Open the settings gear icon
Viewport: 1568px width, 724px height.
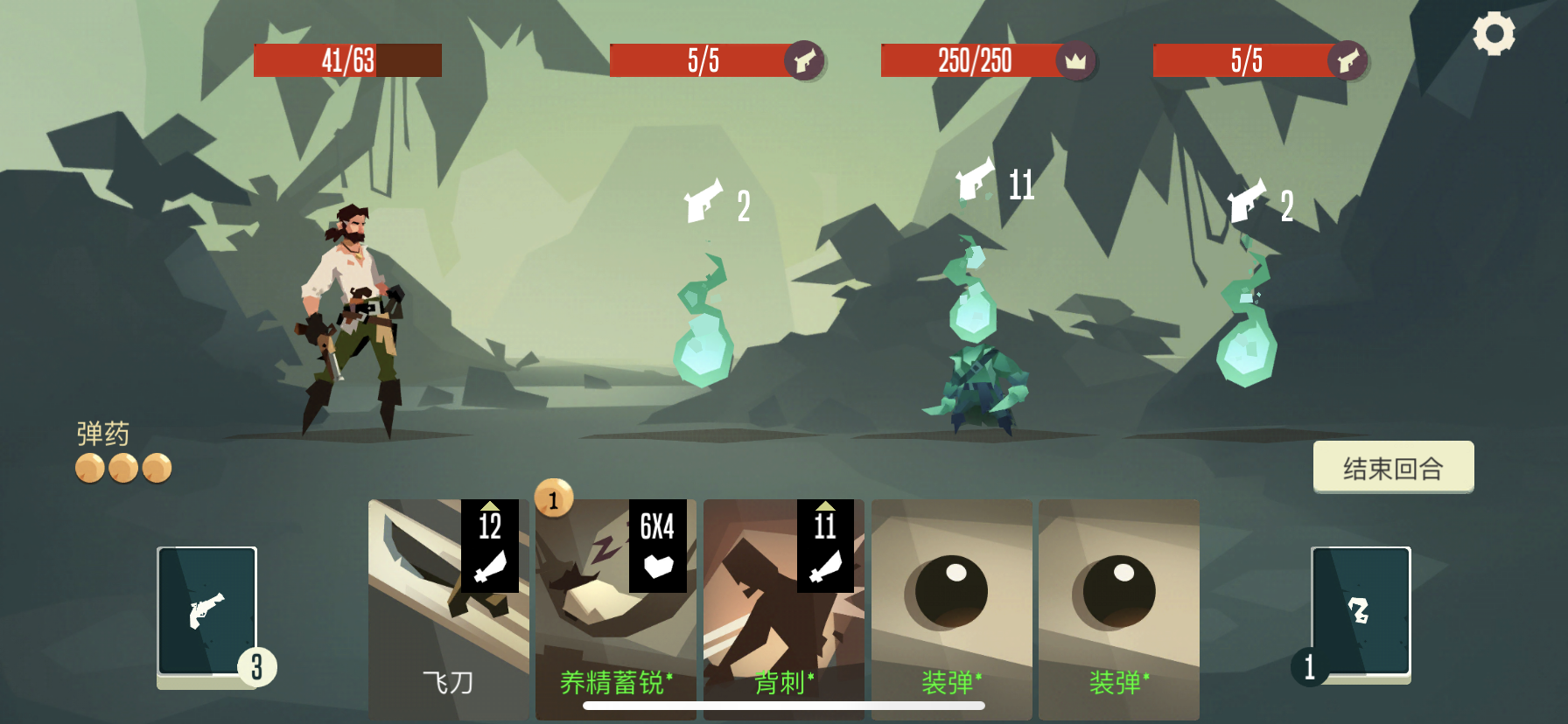[x=1494, y=33]
